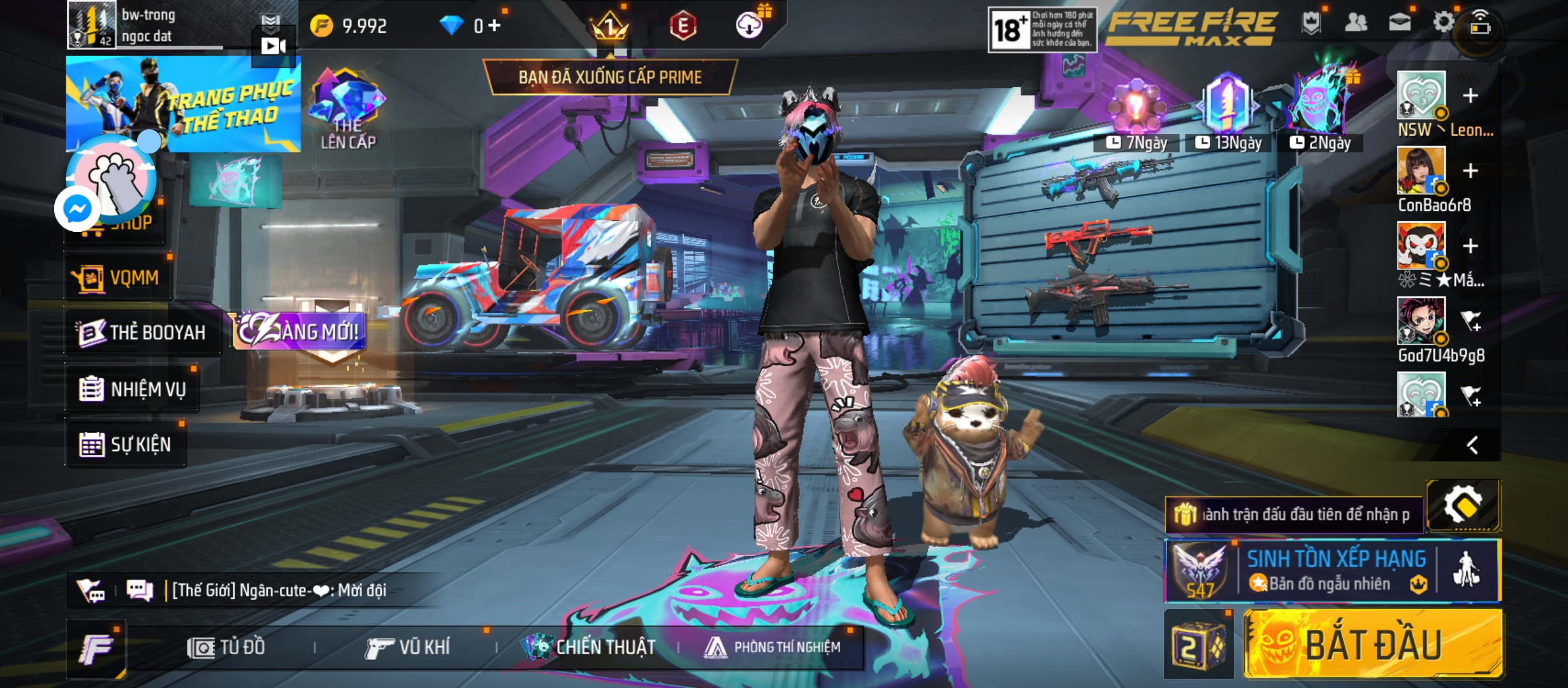Open PHÒNG THÍ NGHIỆM lab tab
The width and height of the screenshot is (1568, 688).
click(x=773, y=648)
